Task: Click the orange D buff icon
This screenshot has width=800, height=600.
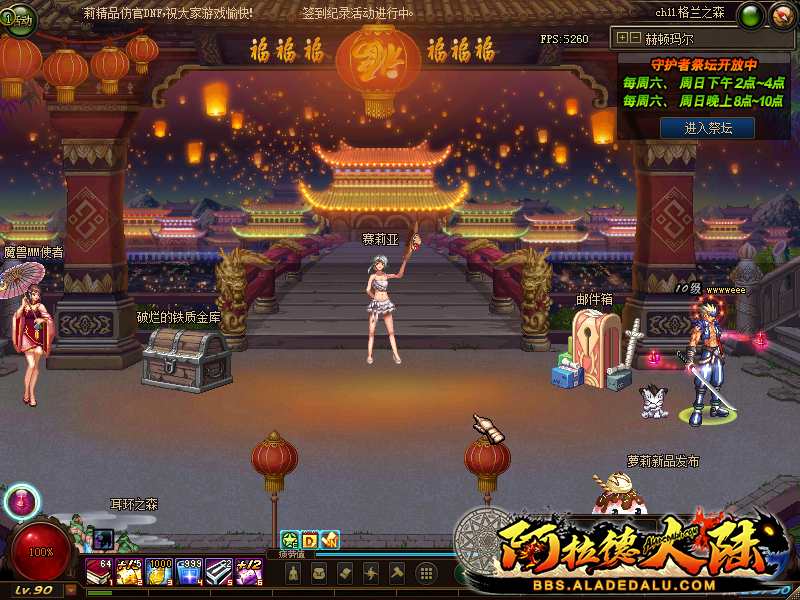Action: point(309,541)
